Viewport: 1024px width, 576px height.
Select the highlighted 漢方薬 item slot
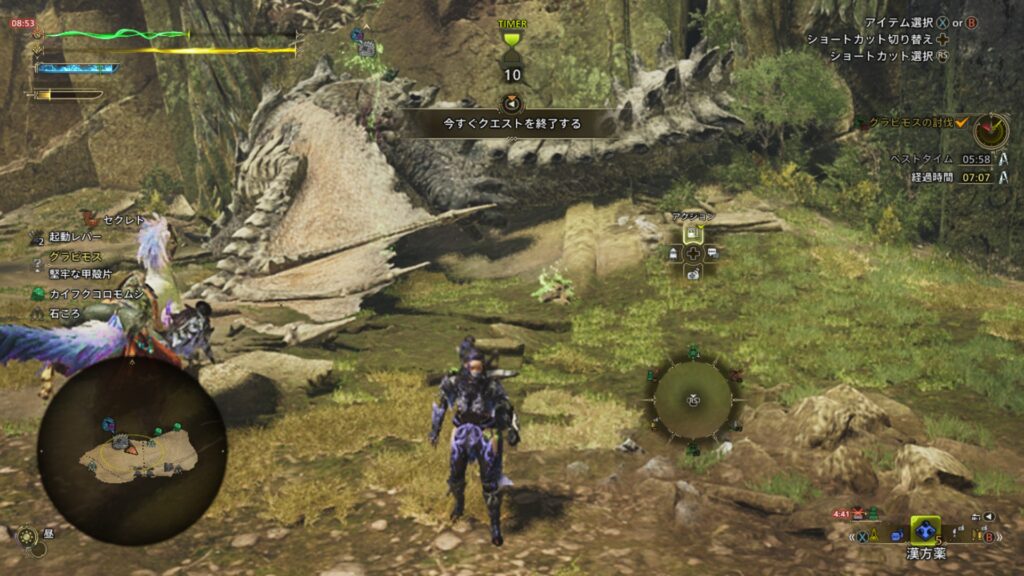925,531
